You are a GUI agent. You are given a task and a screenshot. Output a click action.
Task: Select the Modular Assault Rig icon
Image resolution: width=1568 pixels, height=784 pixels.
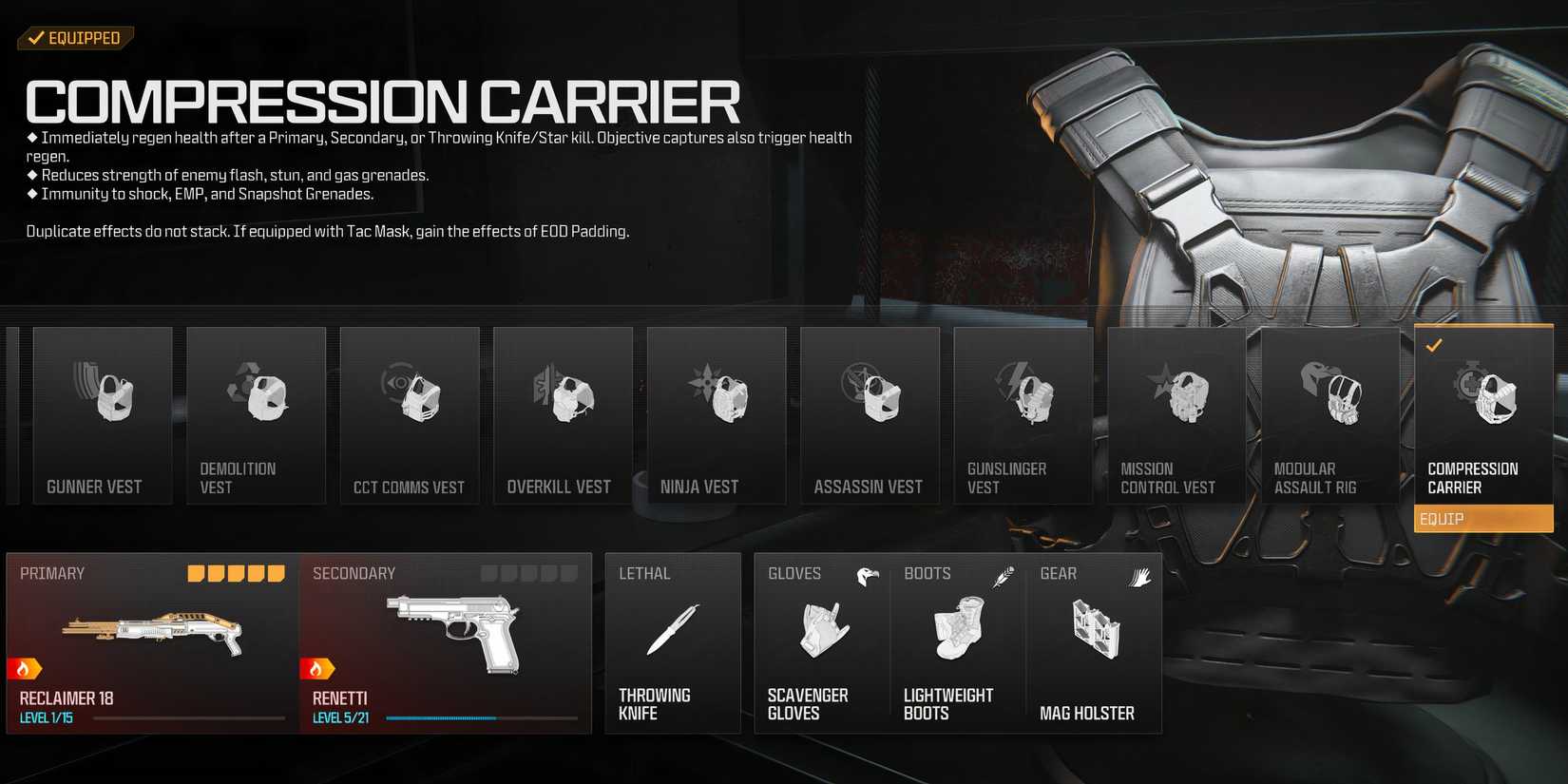tap(1330, 413)
